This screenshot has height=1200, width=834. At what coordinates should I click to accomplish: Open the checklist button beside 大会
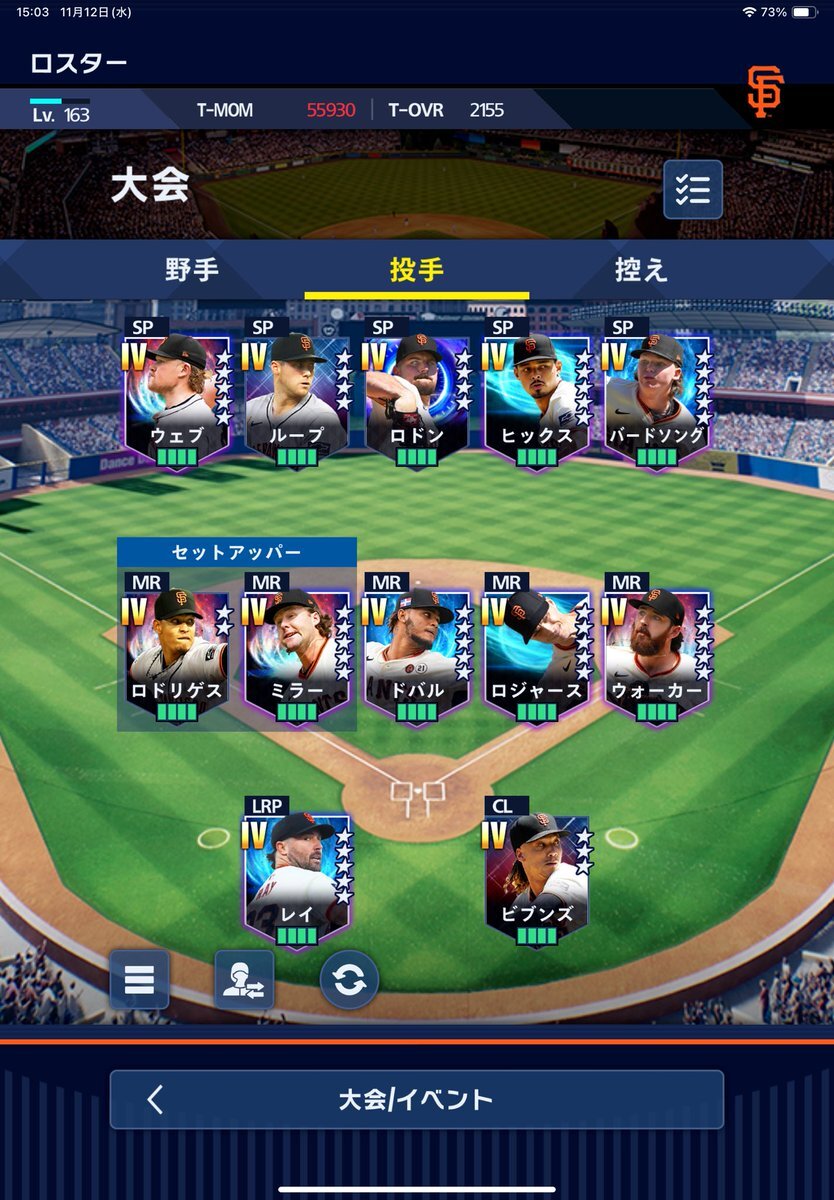click(693, 189)
